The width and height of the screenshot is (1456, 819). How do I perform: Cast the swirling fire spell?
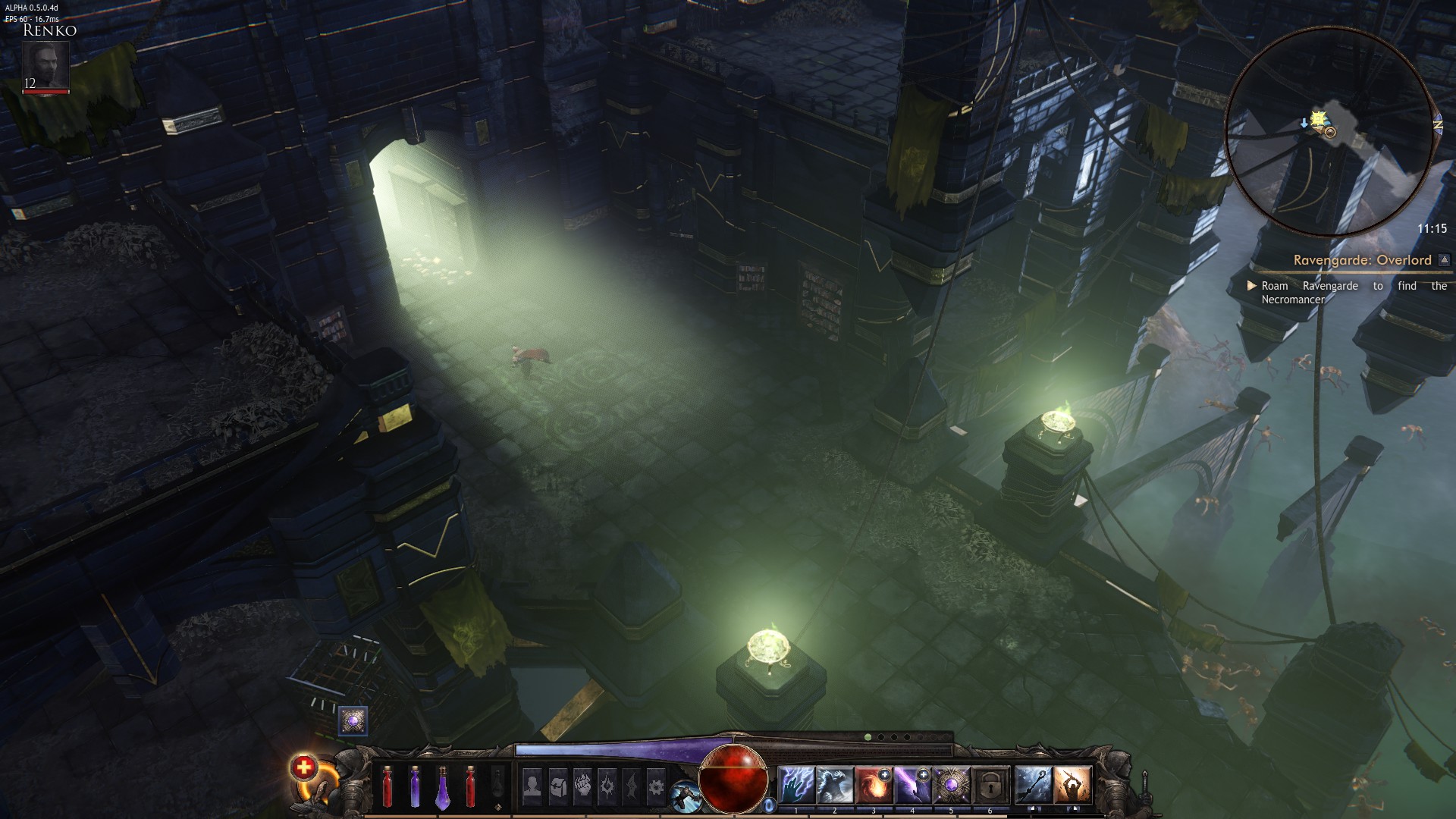coord(873,785)
